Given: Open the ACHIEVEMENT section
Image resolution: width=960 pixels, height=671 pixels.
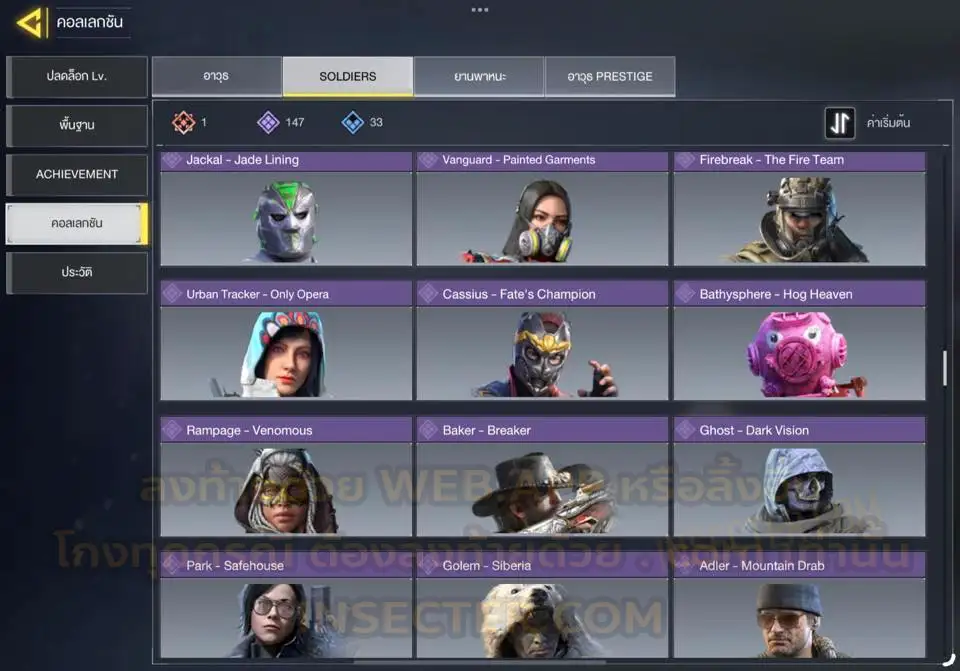Looking at the screenshot, I should (x=77, y=174).
